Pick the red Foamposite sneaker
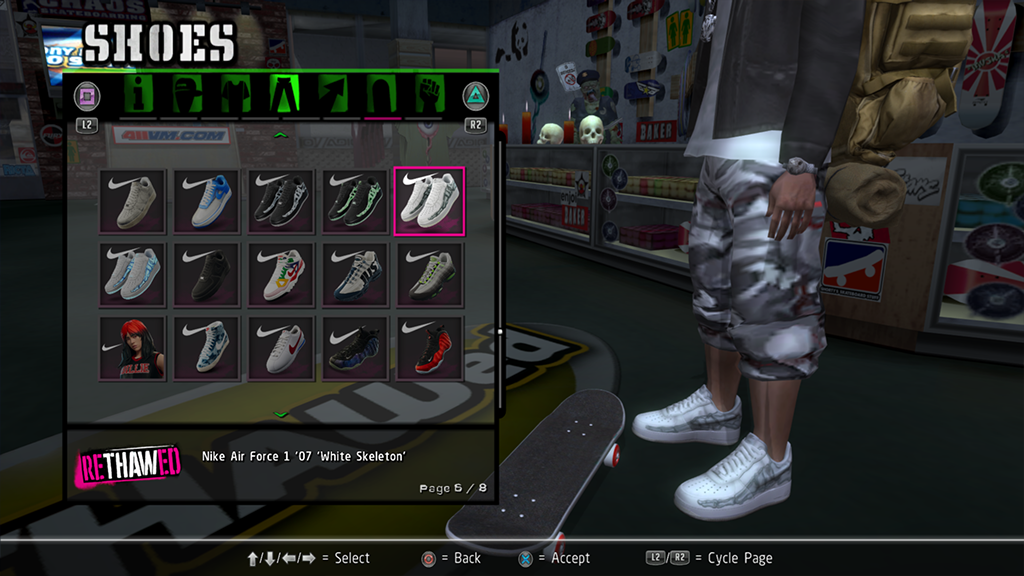Screen dimensions: 1024x576 pyautogui.click(x=429, y=348)
